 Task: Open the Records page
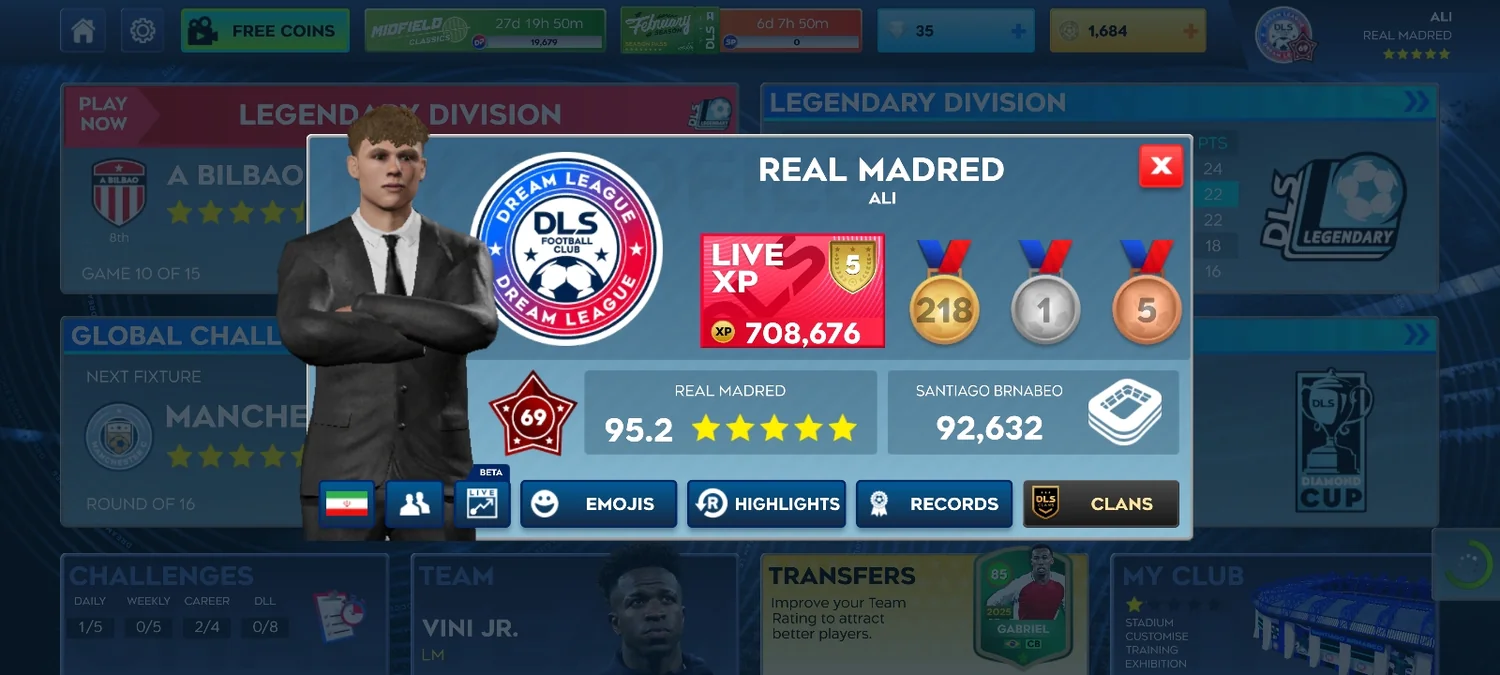click(x=934, y=504)
